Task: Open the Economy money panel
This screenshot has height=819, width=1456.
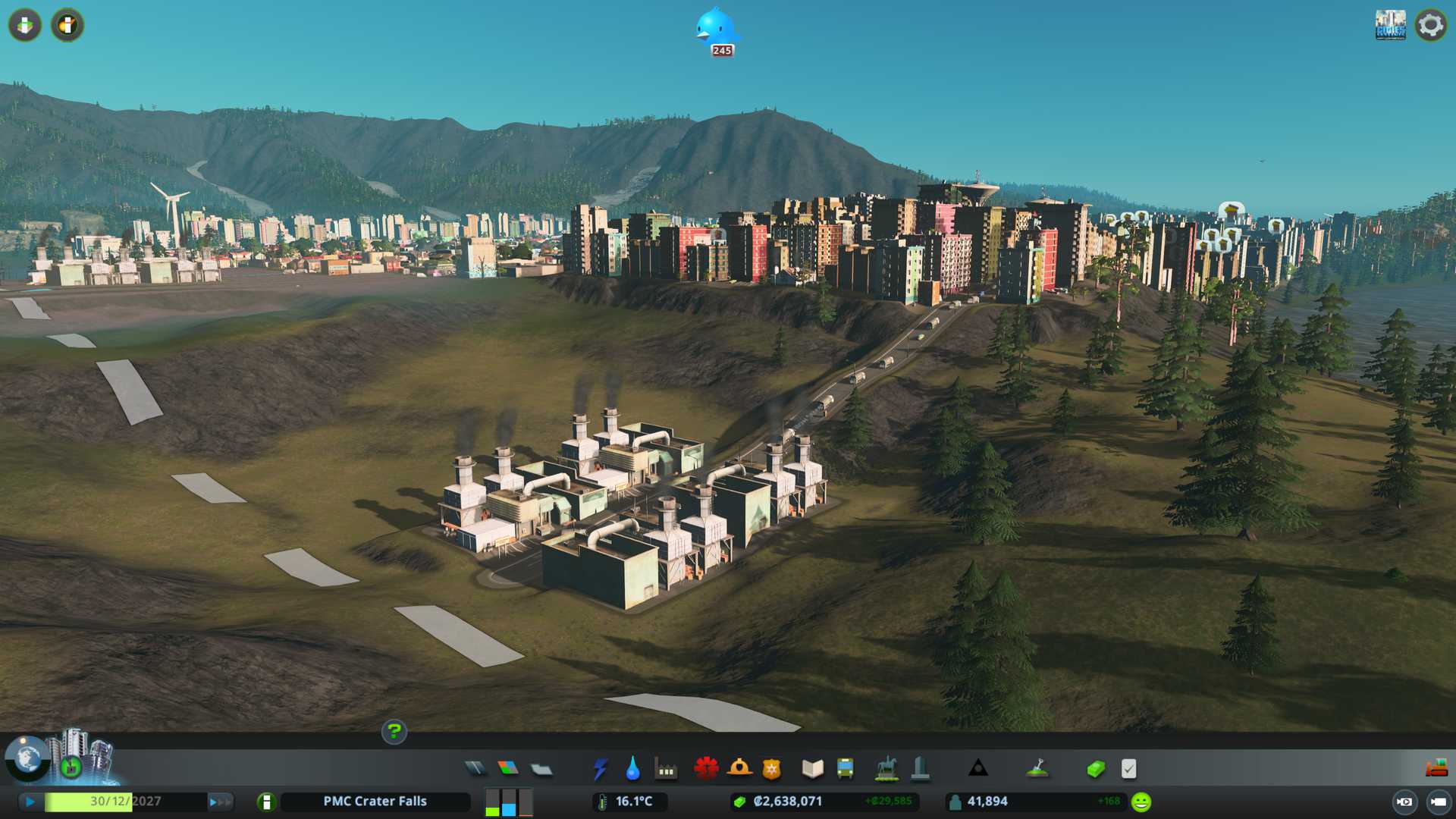Action: [1095, 769]
